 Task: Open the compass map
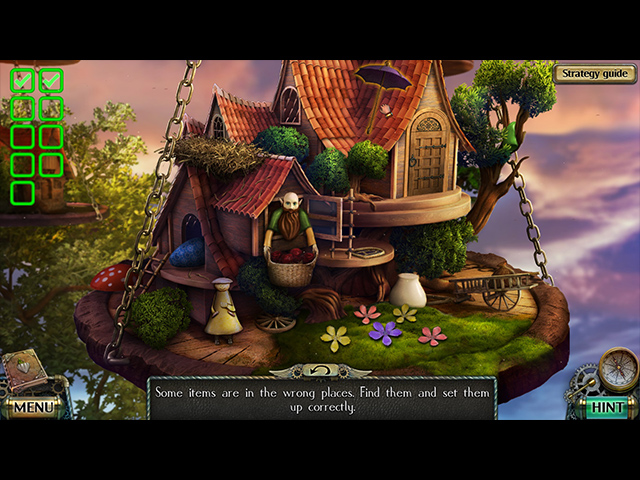tap(618, 367)
